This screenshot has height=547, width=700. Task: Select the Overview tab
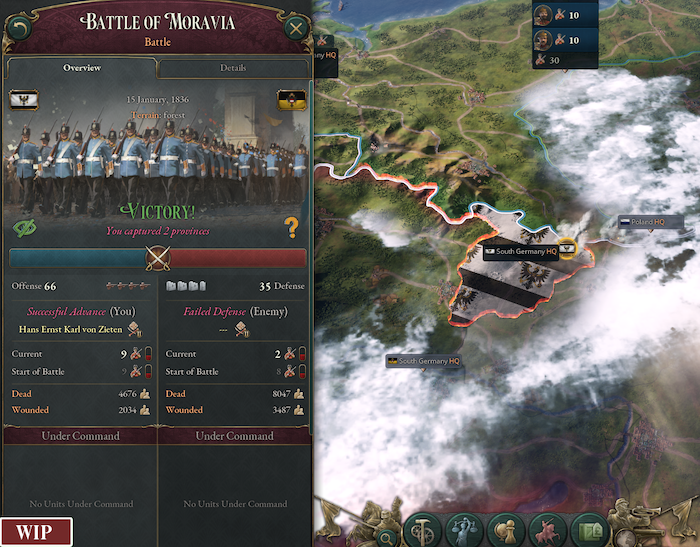click(82, 68)
